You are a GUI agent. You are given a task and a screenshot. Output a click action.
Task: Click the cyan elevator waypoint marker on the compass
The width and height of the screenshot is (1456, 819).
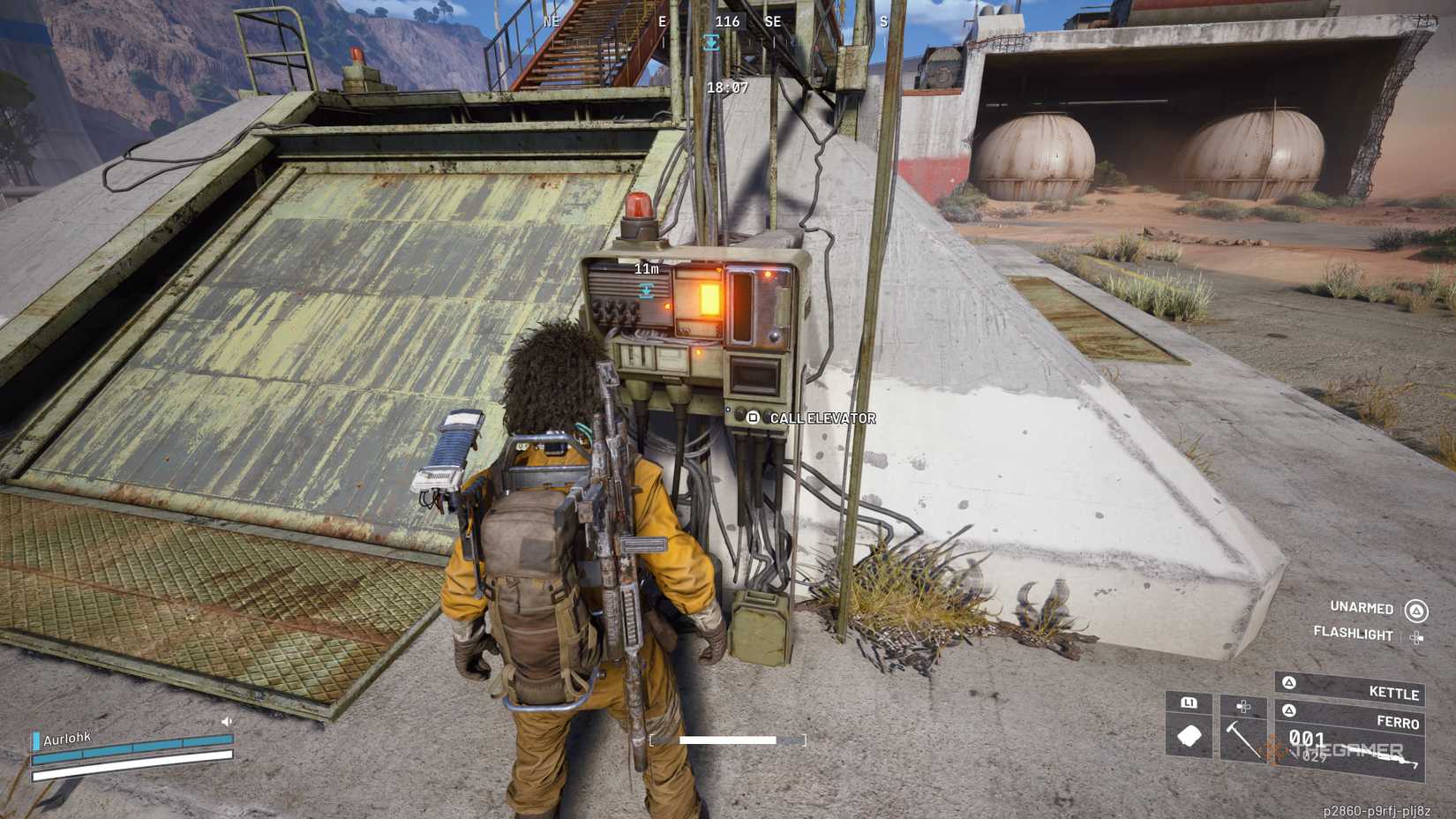tap(711, 42)
